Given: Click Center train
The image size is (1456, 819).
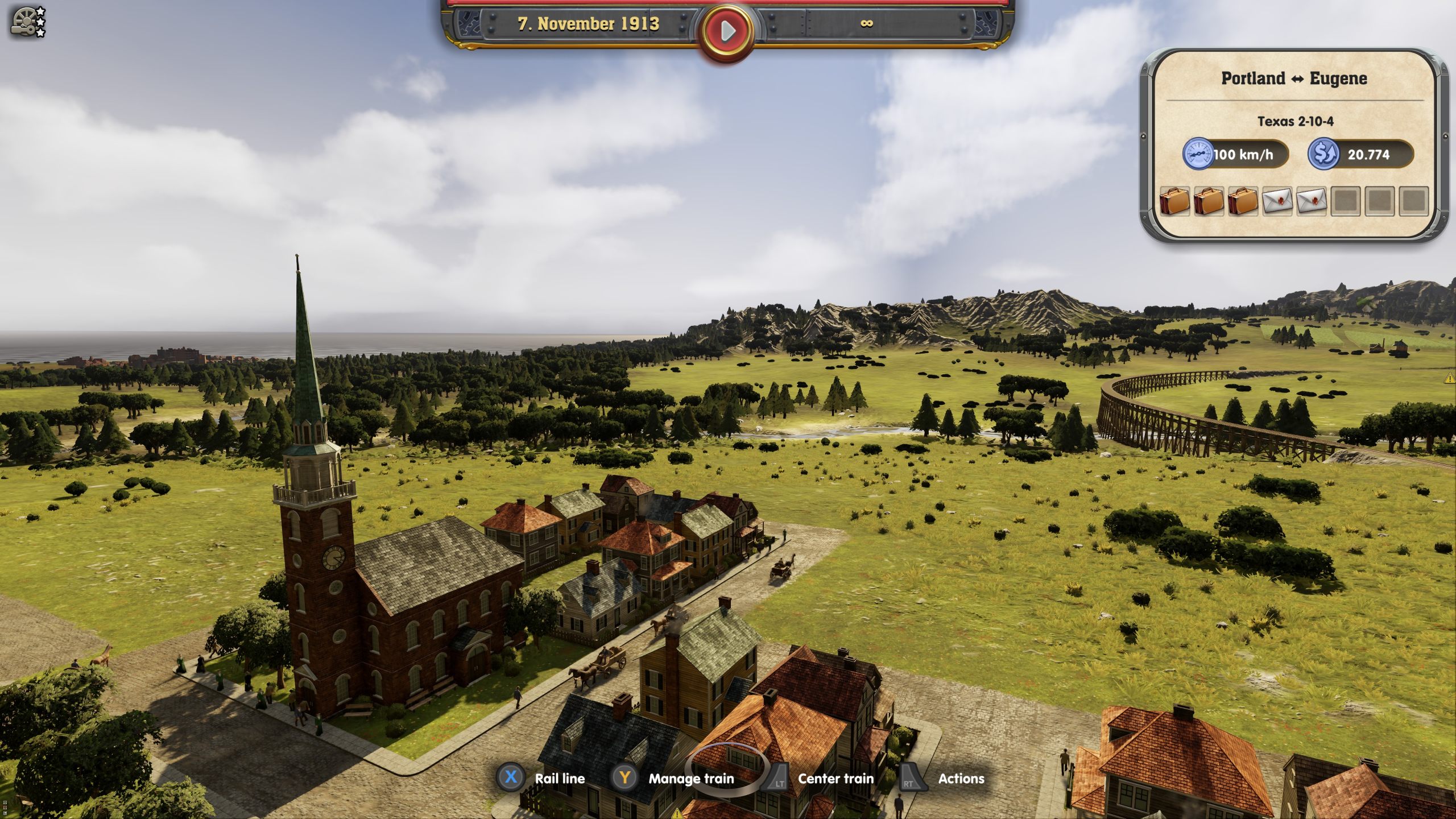Looking at the screenshot, I should click(834, 779).
